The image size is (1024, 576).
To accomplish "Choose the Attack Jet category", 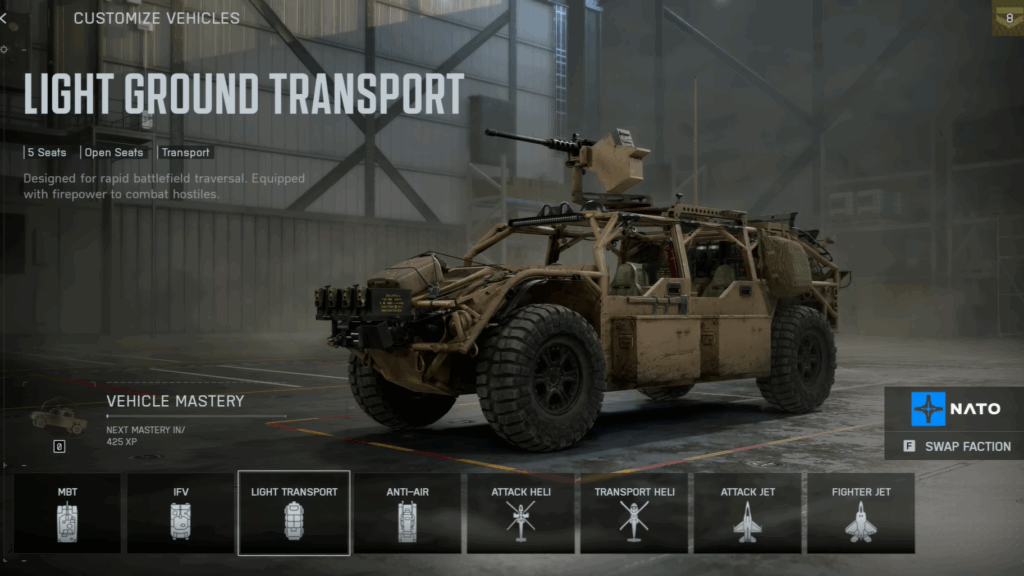I will tap(747, 513).
